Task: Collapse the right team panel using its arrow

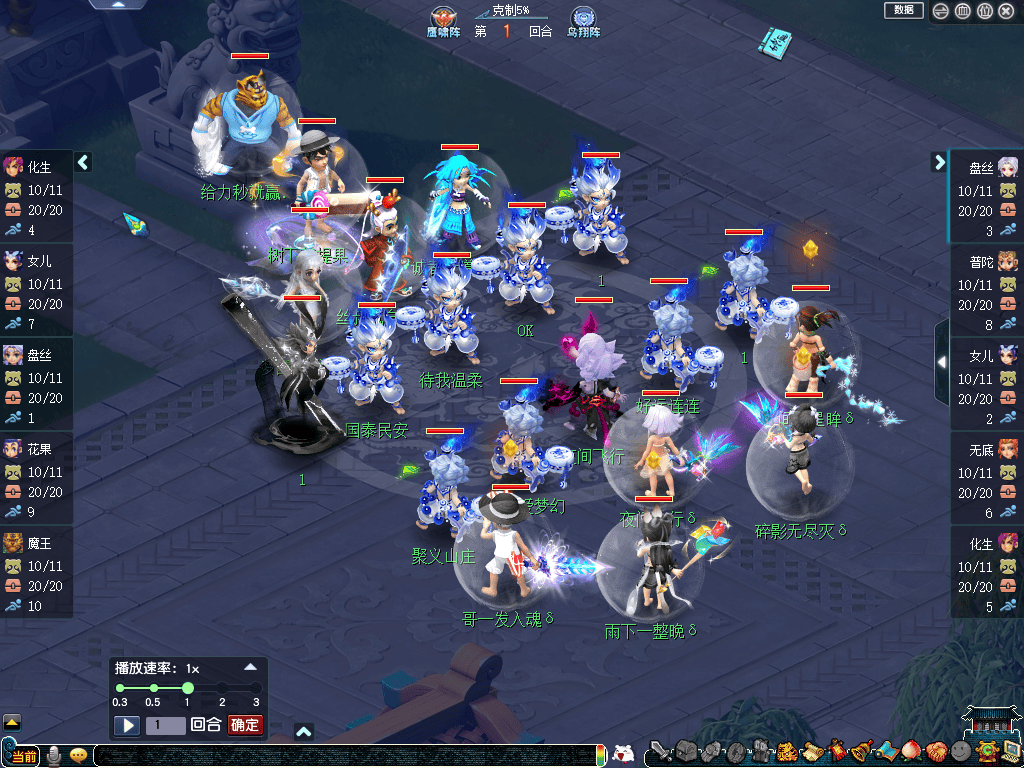Action: pos(939,162)
